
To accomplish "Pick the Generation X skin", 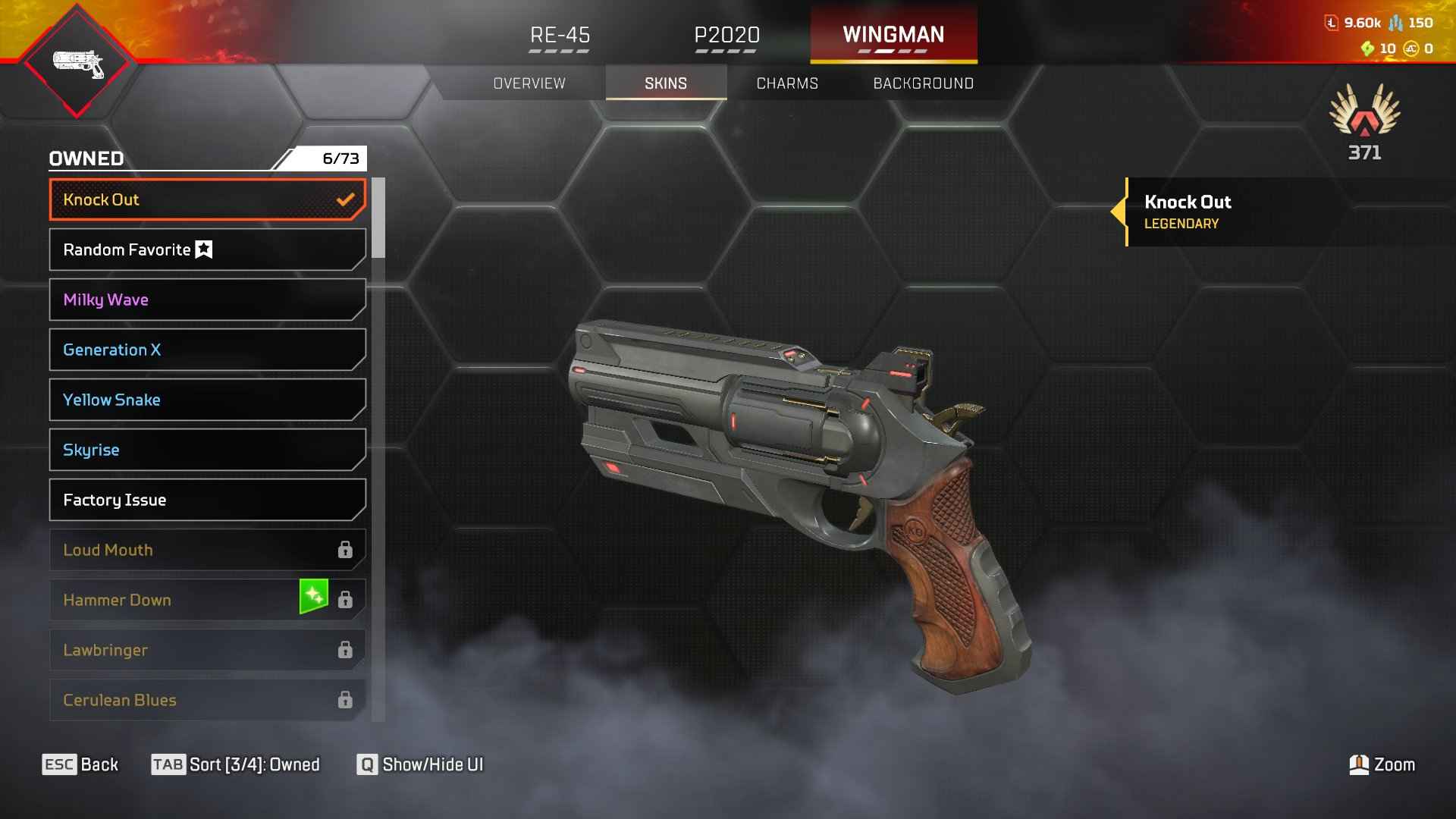I will 207,350.
